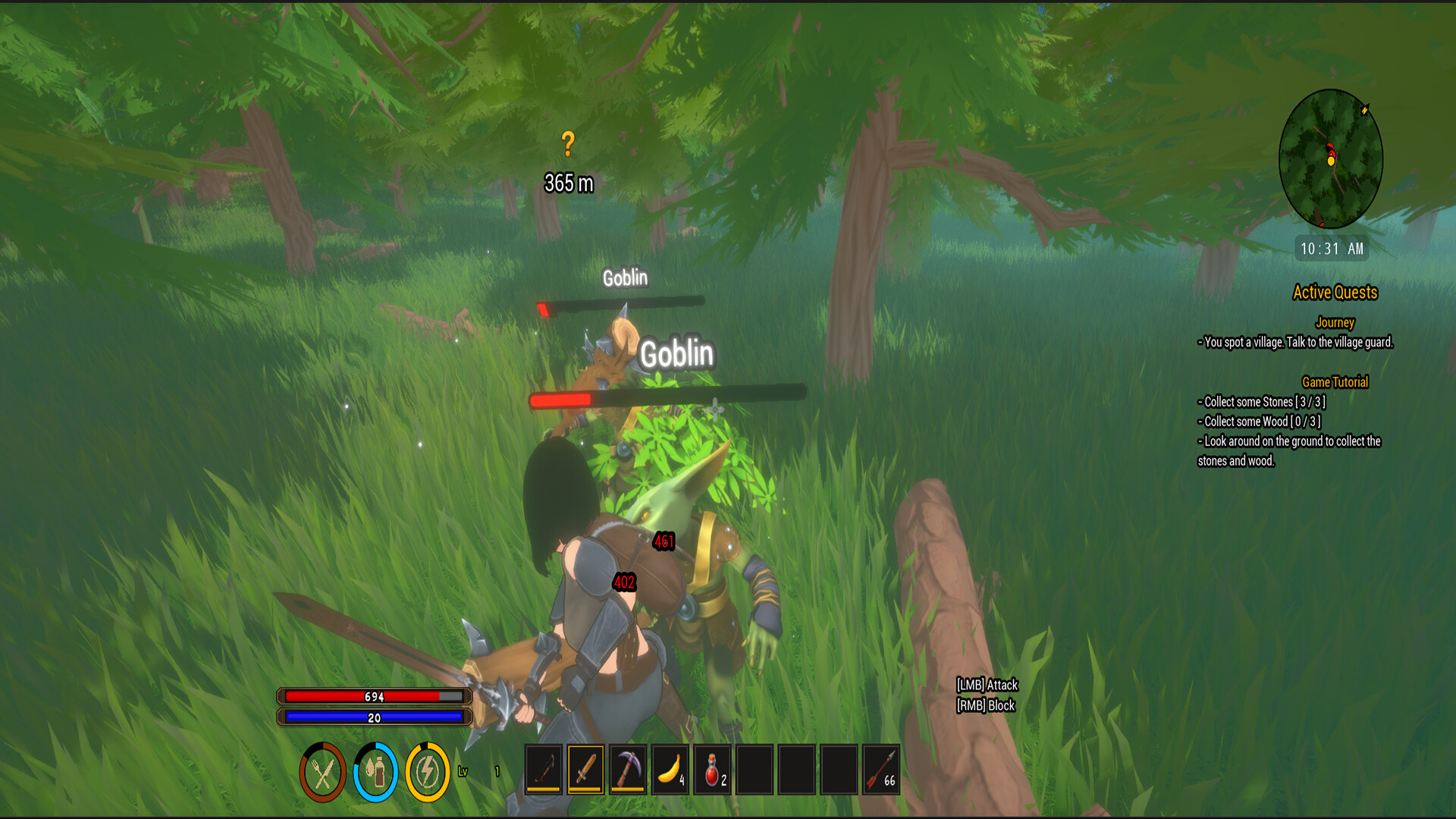Viewport: 1456px width, 819px height.
Task: Click the yellow question mark waypoint marker
Action: point(568,141)
